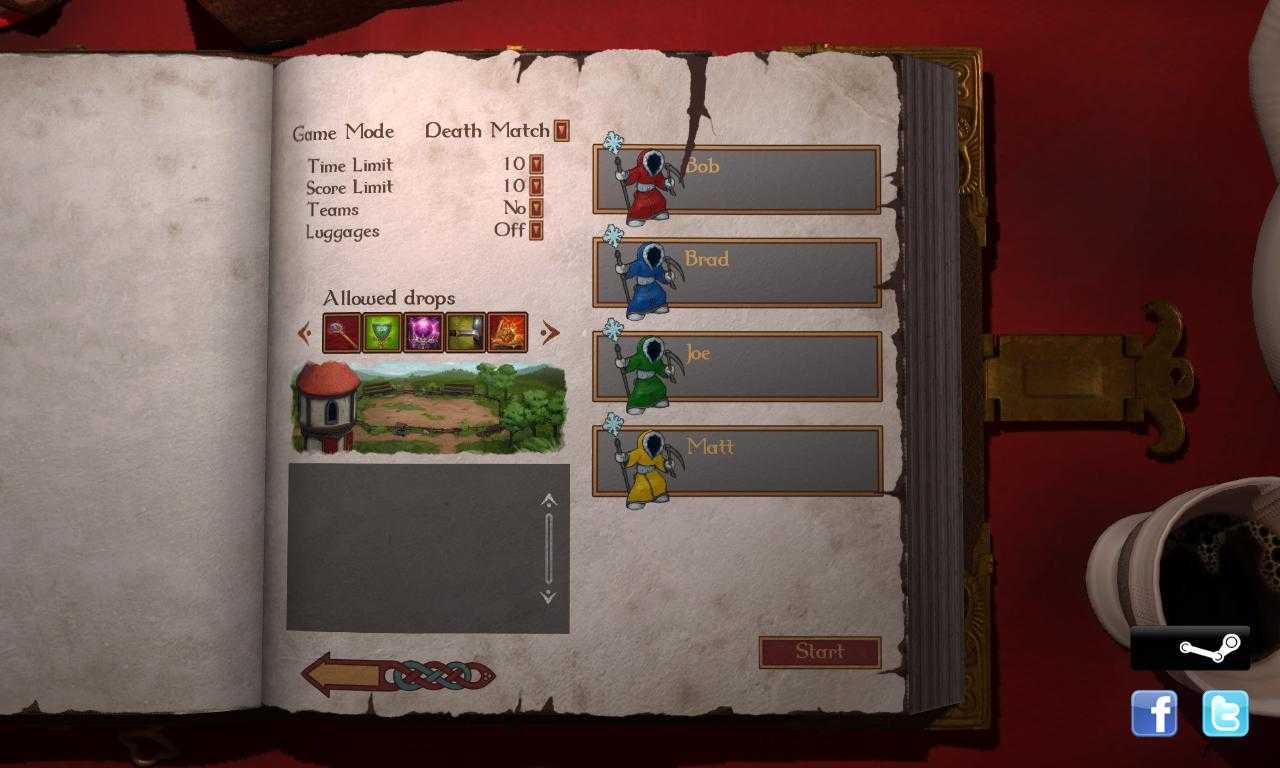Click the Facebook icon
The image size is (1280, 768).
click(x=1155, y=713)
